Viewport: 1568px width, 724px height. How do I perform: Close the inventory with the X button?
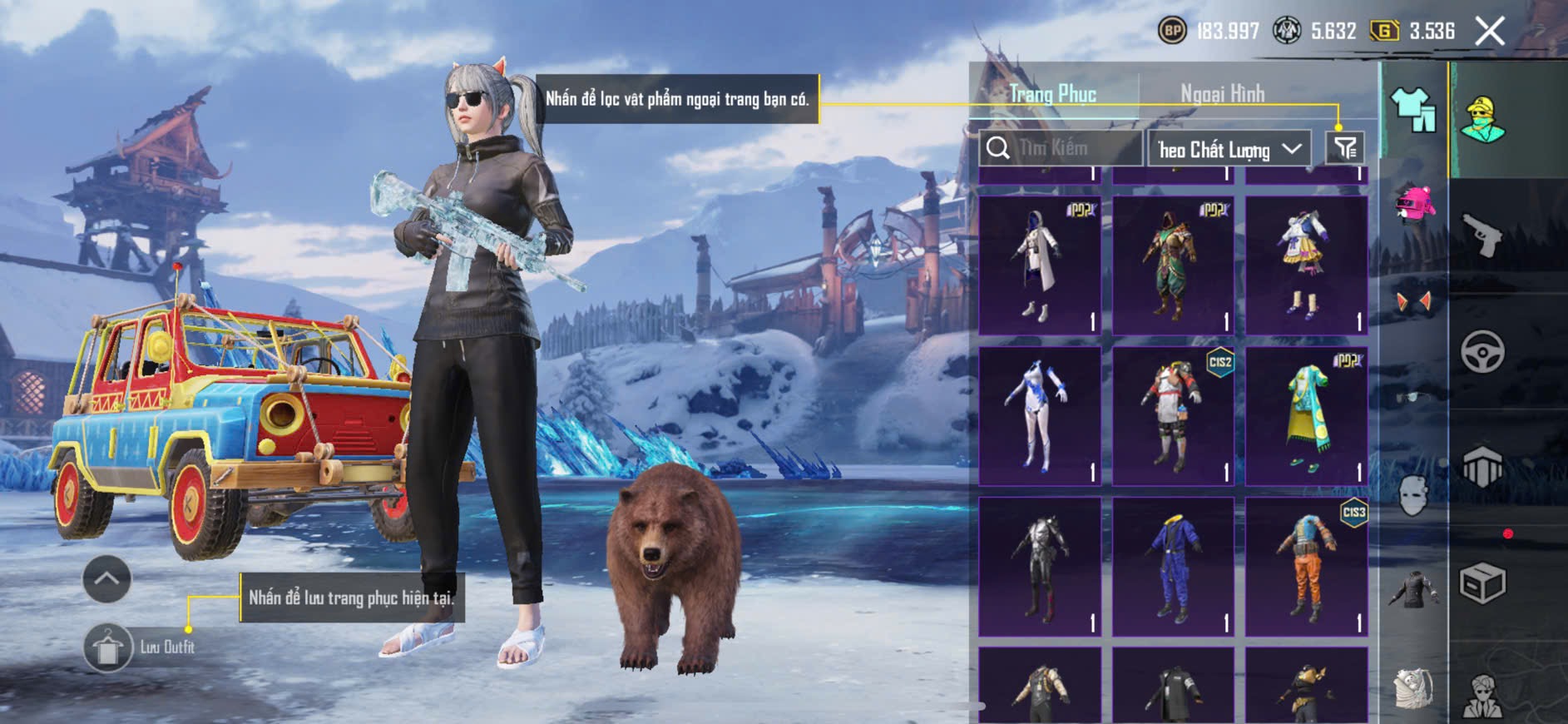[x=1490, y=32]
